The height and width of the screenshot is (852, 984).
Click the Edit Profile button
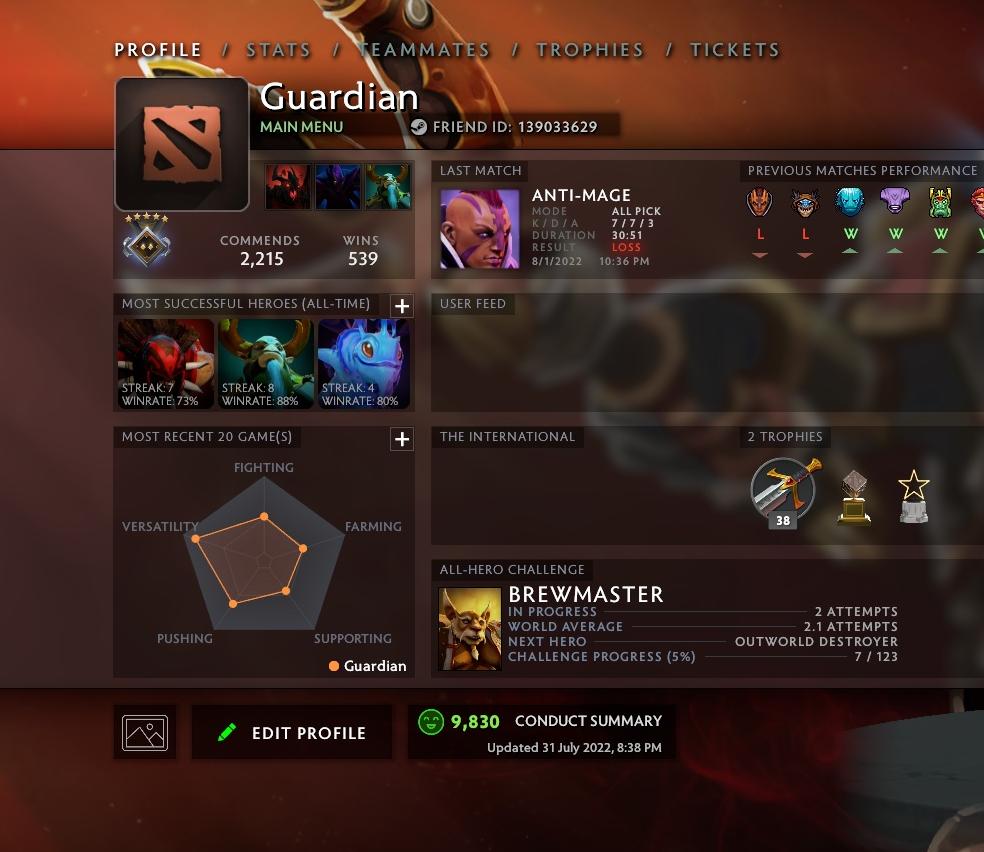pos(292,733)
